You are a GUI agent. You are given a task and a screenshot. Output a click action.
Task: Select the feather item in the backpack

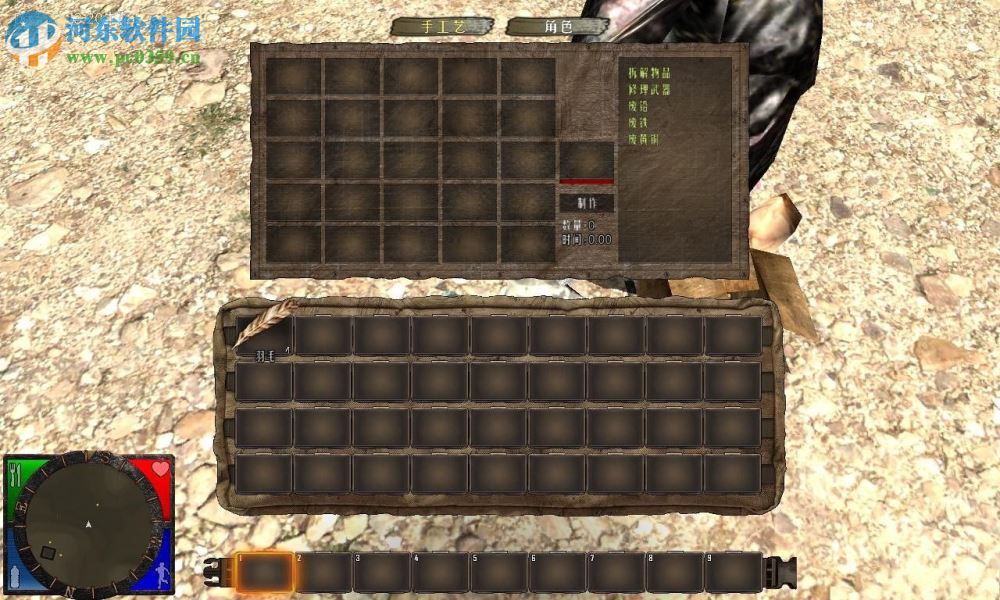pyautogui.click(x=265, y=334)
